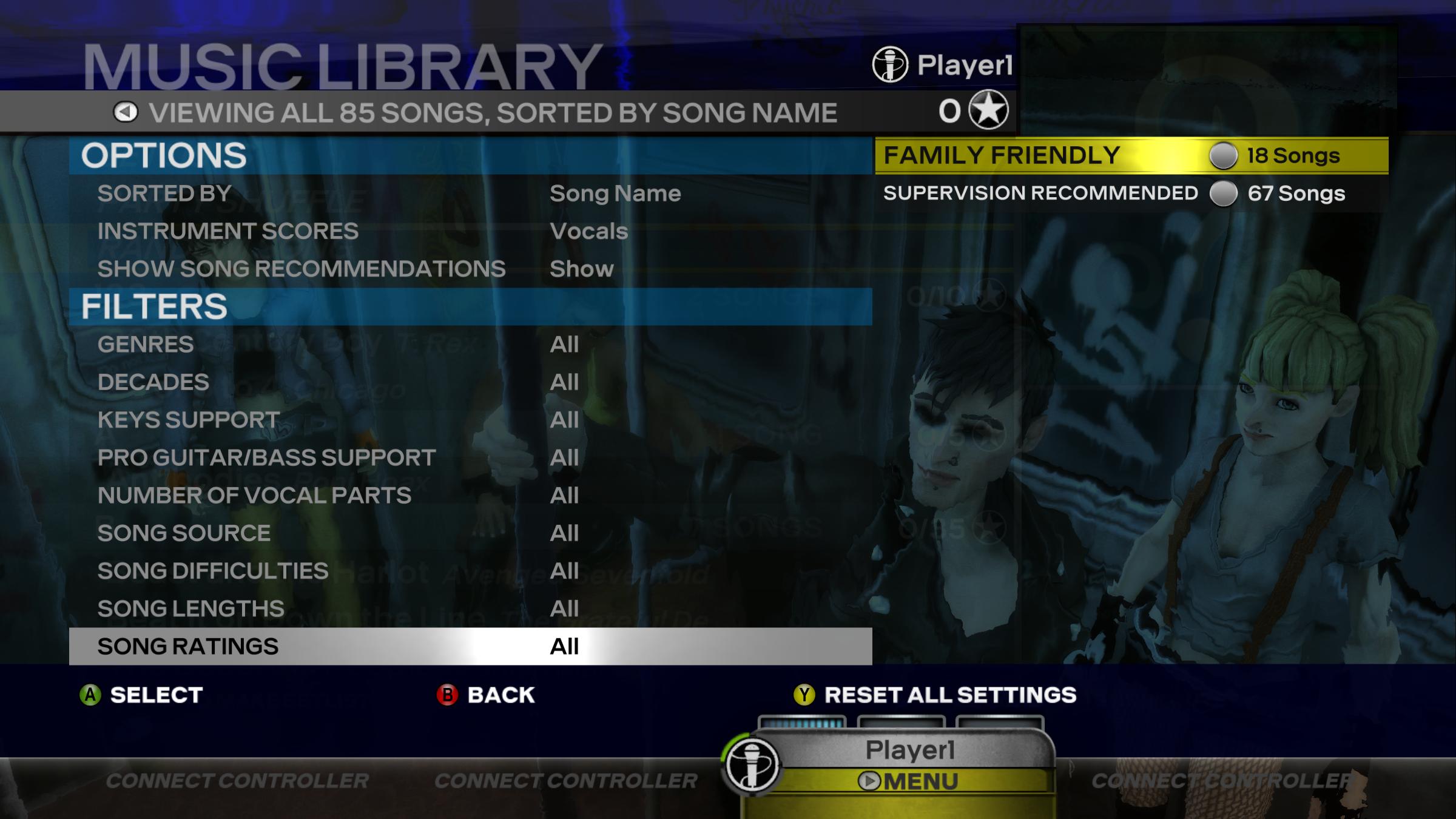Change the Instrument Scores setting
The height and width of the screenshot is (819, 1456).
(470, 231)
